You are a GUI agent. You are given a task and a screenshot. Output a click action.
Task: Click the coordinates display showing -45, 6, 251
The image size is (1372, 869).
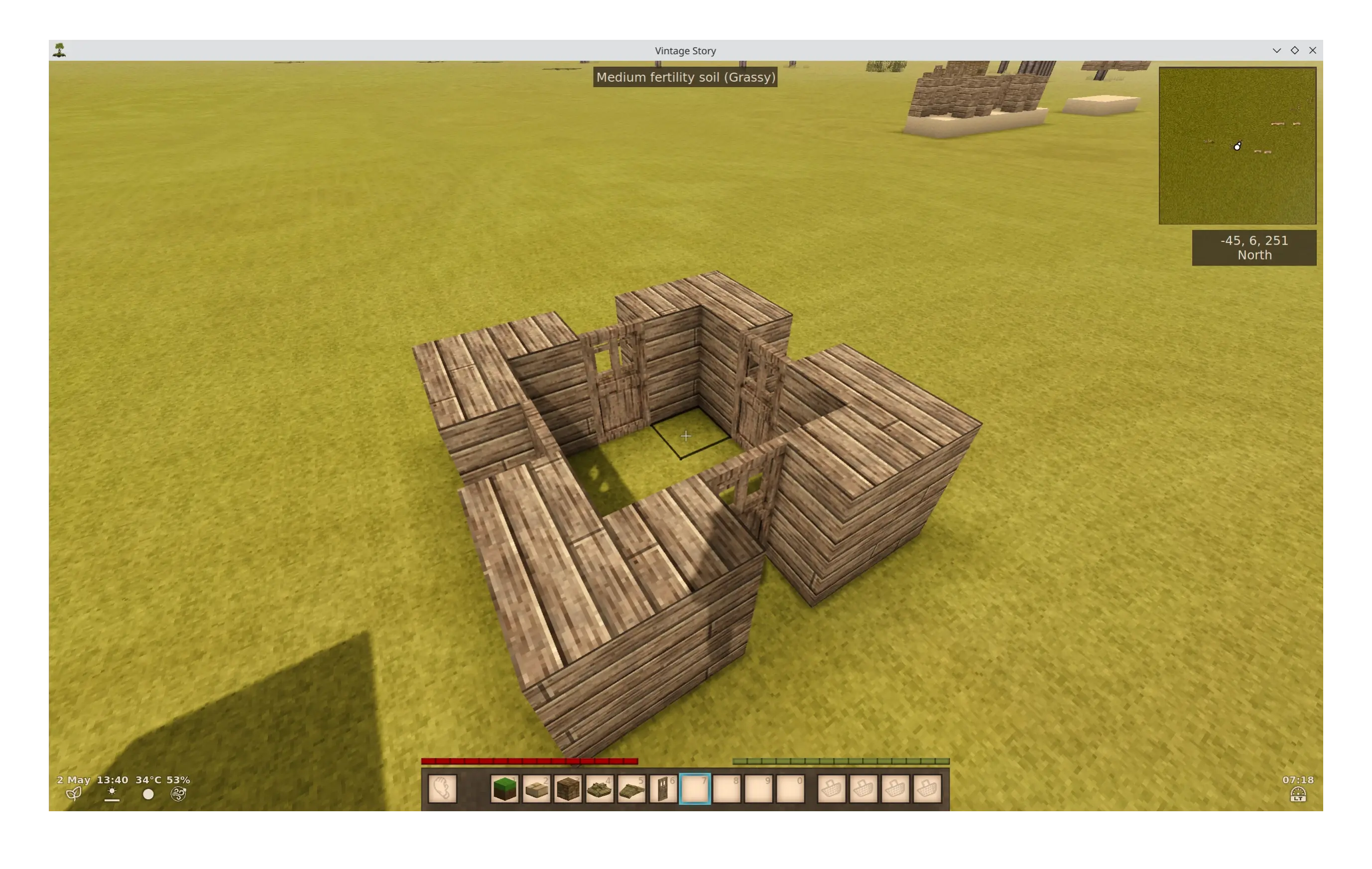[1253, 248]
